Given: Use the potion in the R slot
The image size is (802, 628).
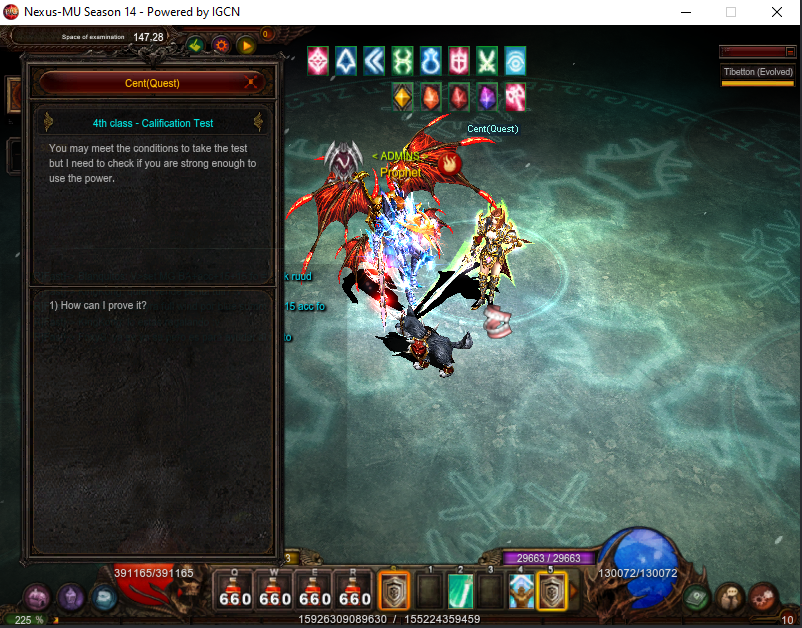Looking at the screenshot, I should [355, 590].
